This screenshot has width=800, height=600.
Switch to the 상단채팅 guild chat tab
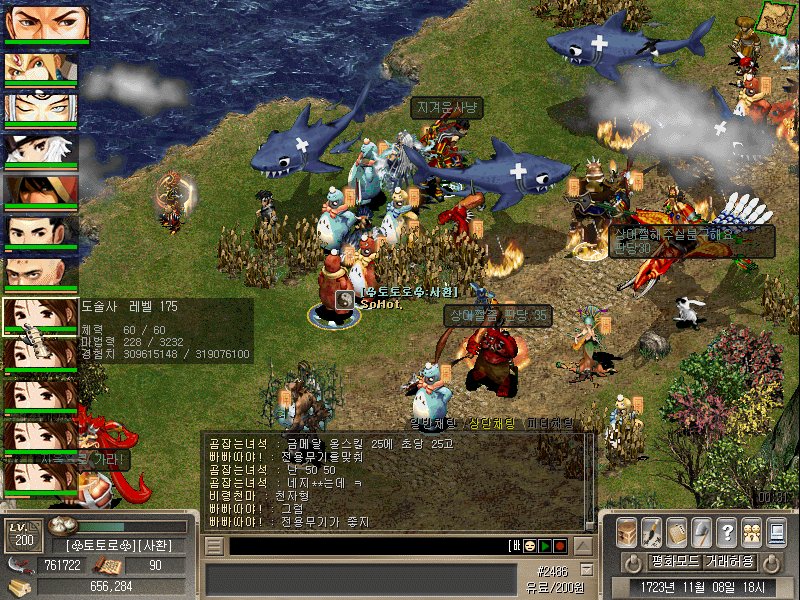coord(495,424)
